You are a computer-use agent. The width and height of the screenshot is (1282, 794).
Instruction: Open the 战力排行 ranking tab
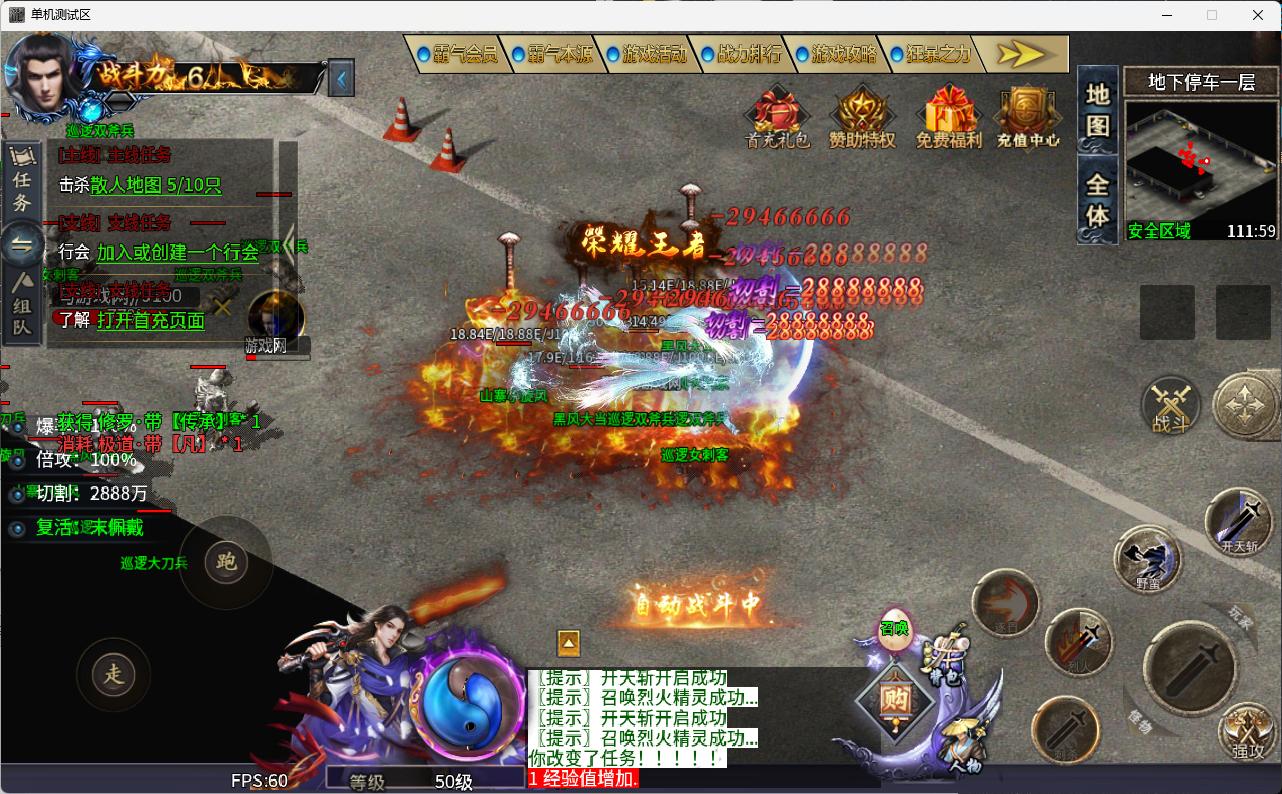click(x=740, y=54)
